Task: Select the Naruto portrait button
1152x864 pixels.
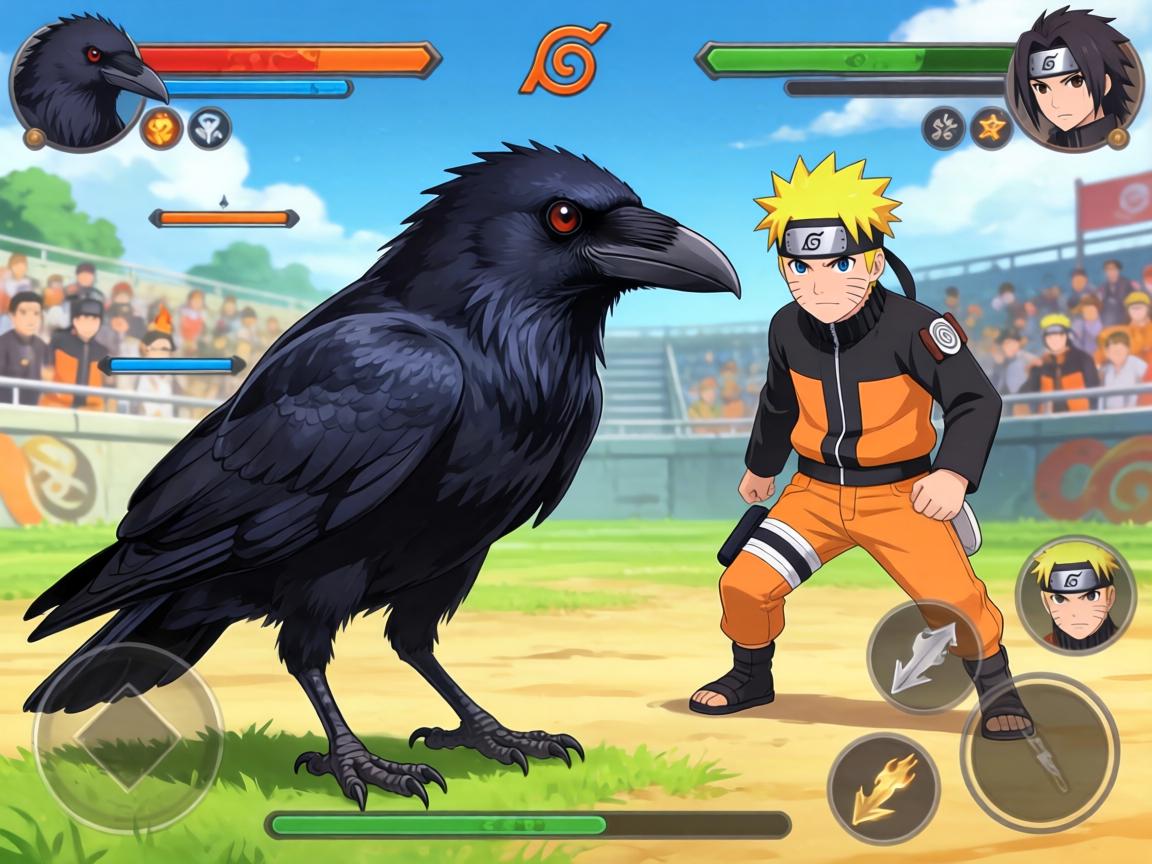Action: (1075, 595)
